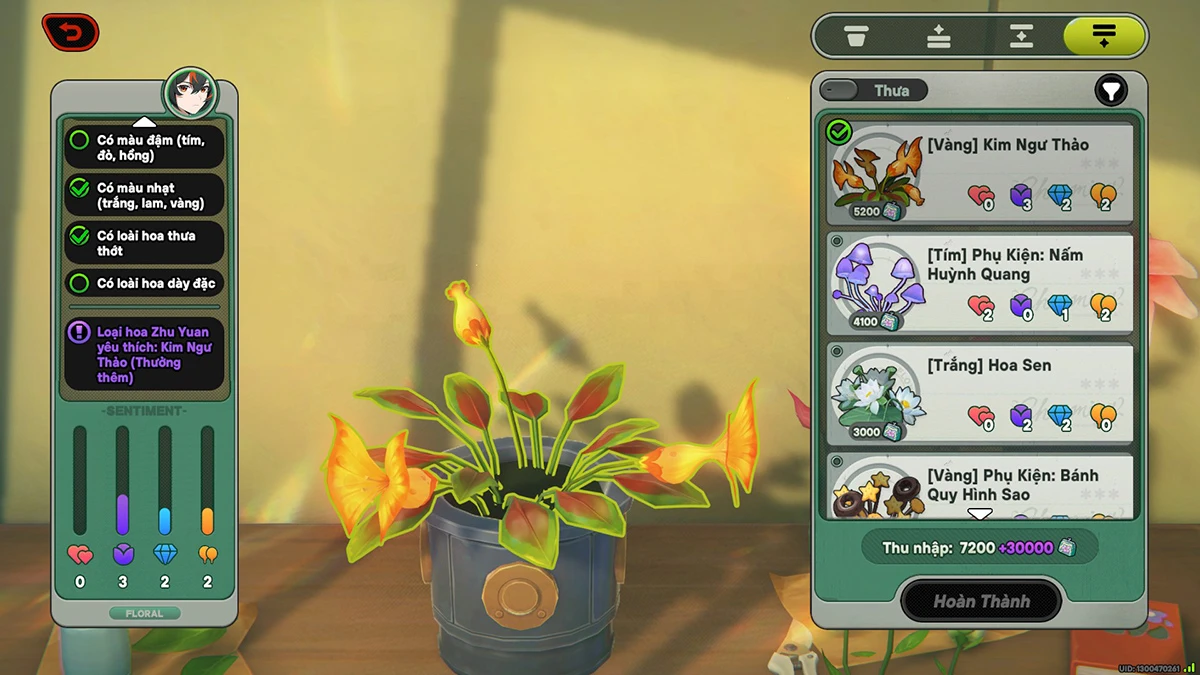Open the funnel filter button
The height and width of the screenshot is (675, 1200).
tap(1110, 91)
